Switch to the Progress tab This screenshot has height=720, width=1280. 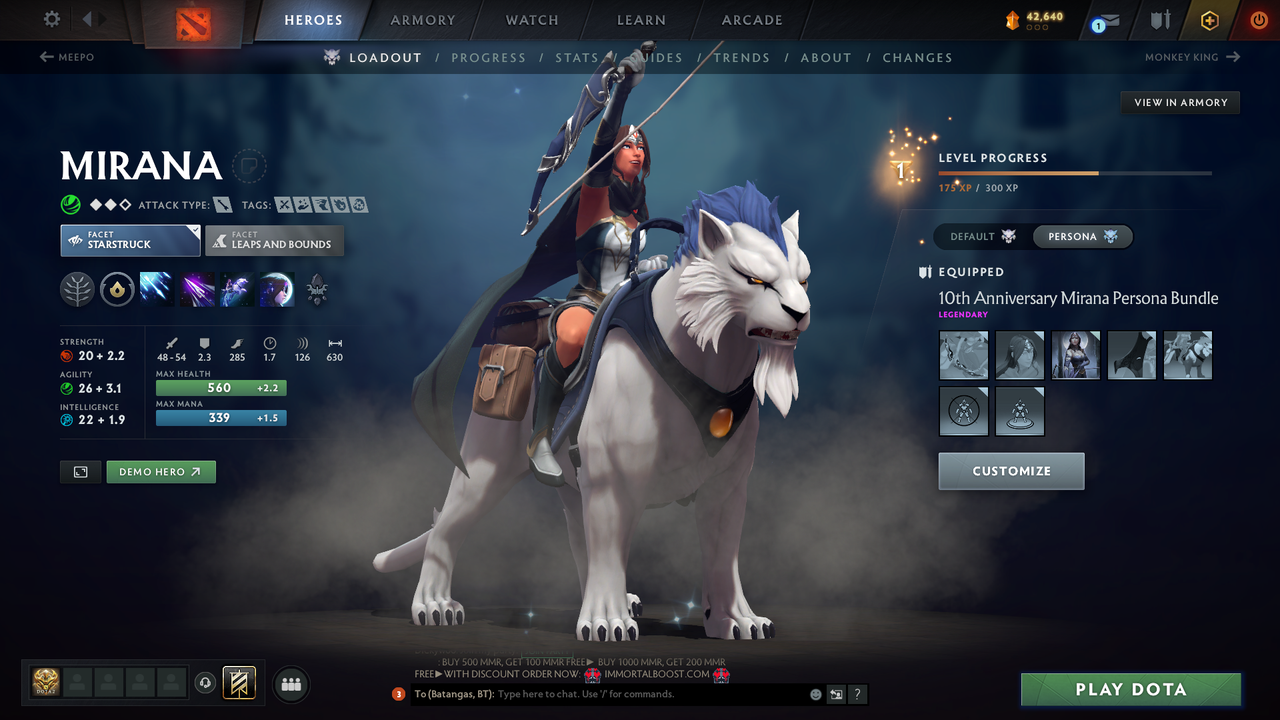tap(488, 58)
